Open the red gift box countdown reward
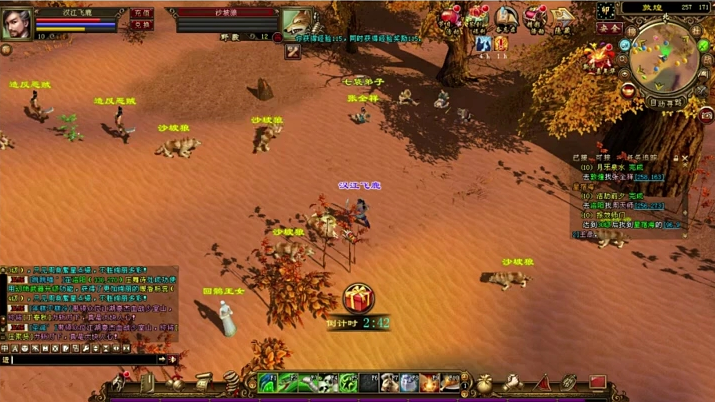This screenshot has height=402, width=715. (358, 299)
